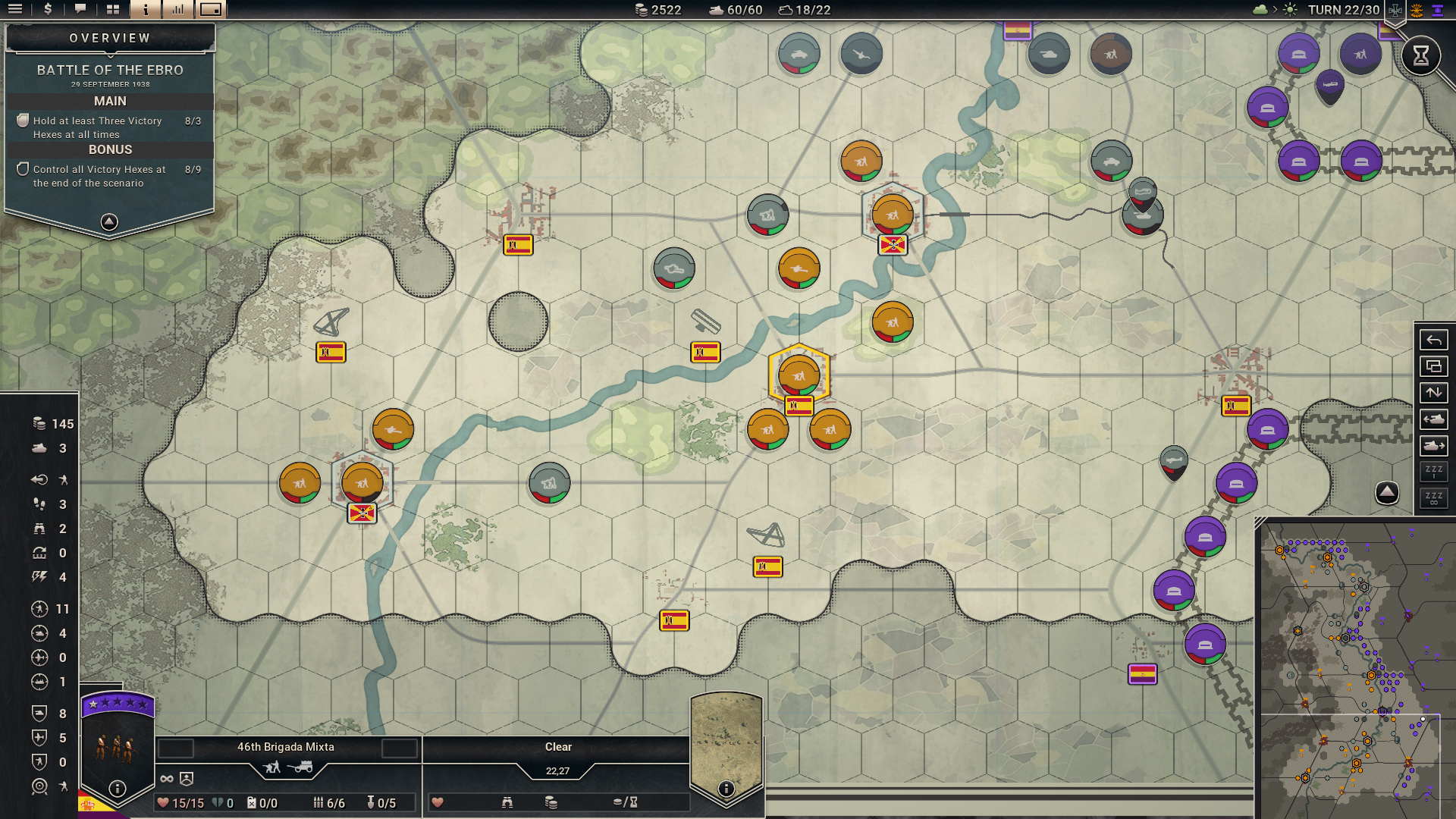Click the hourglass end turn icon
Viewport: 1456px width, 819px height.
[1421, 55]
